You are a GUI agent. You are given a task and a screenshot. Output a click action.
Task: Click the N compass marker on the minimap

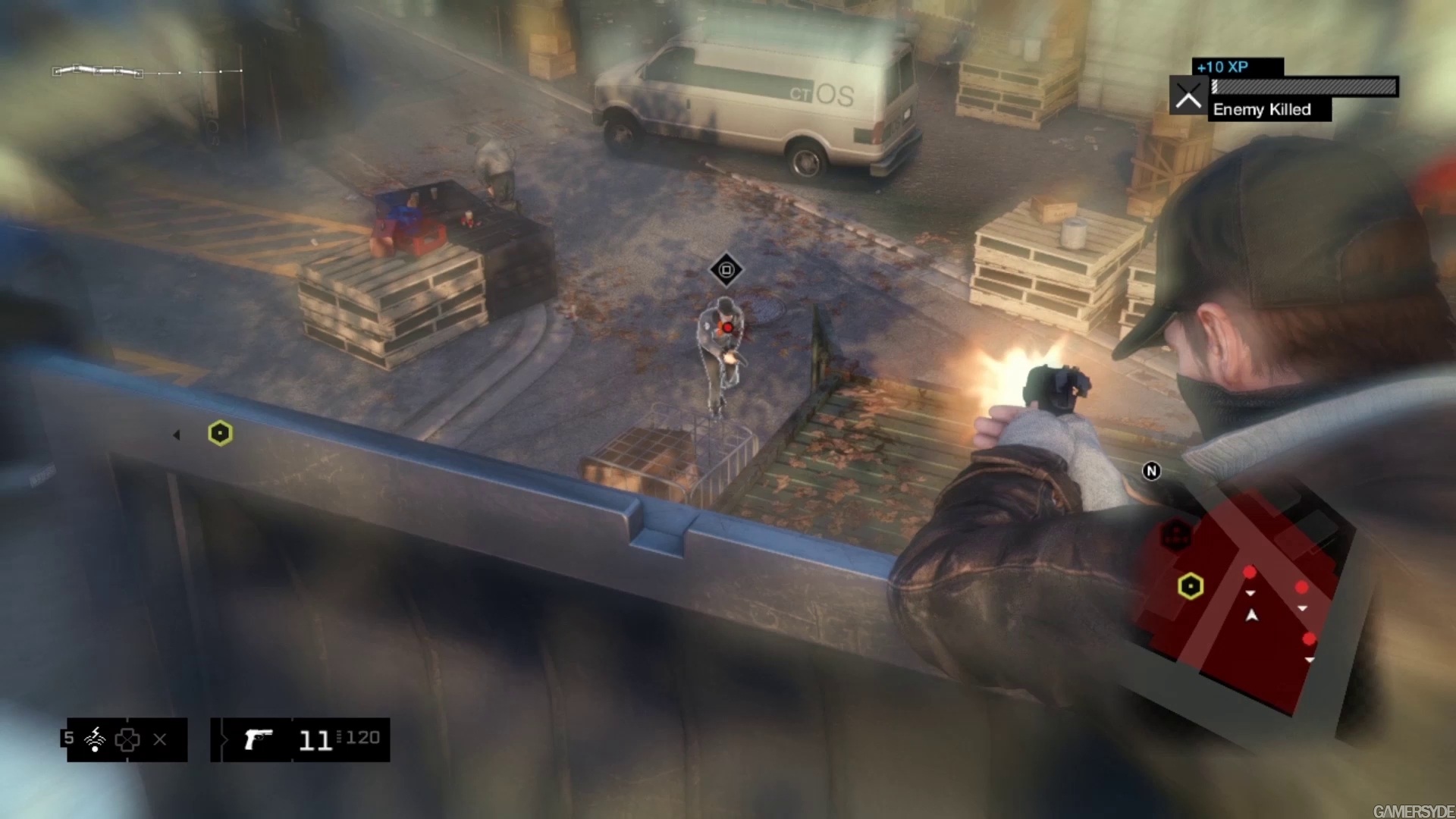pyautogui.click(x=1151, y=471)
